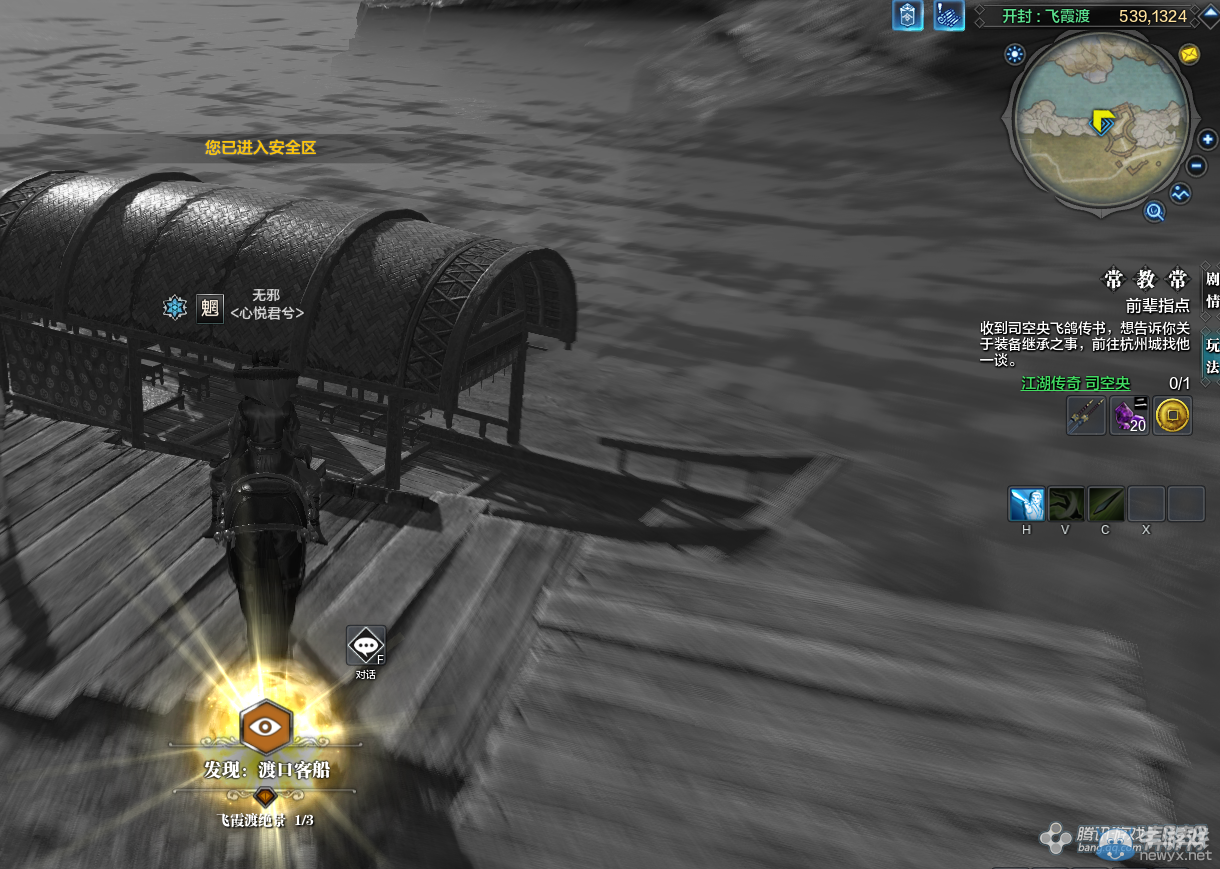Inspect the twin swords quest reward

coord(1086,415)
